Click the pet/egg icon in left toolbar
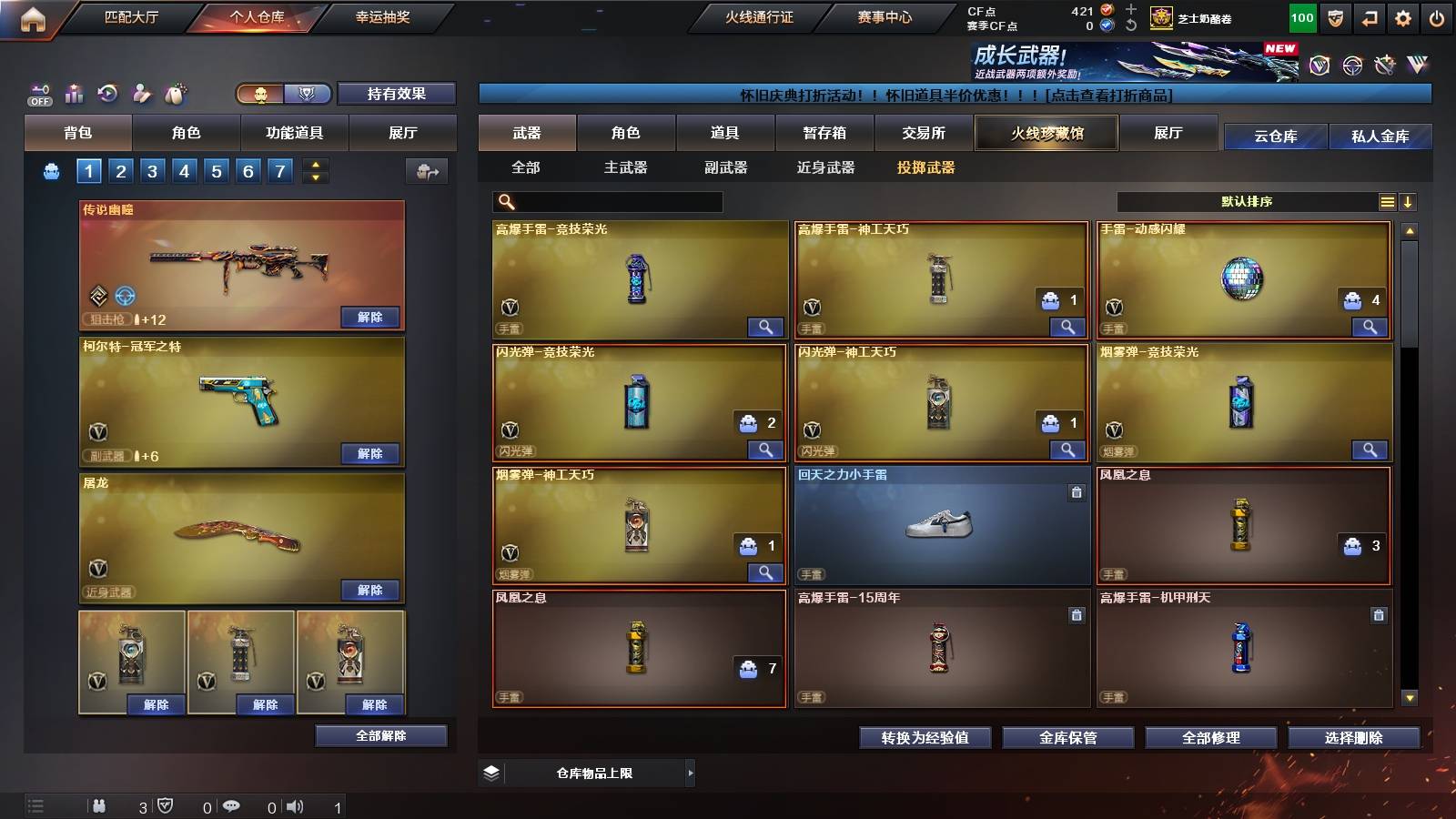Screen dimensions: 1456x819 click(175, 92)
